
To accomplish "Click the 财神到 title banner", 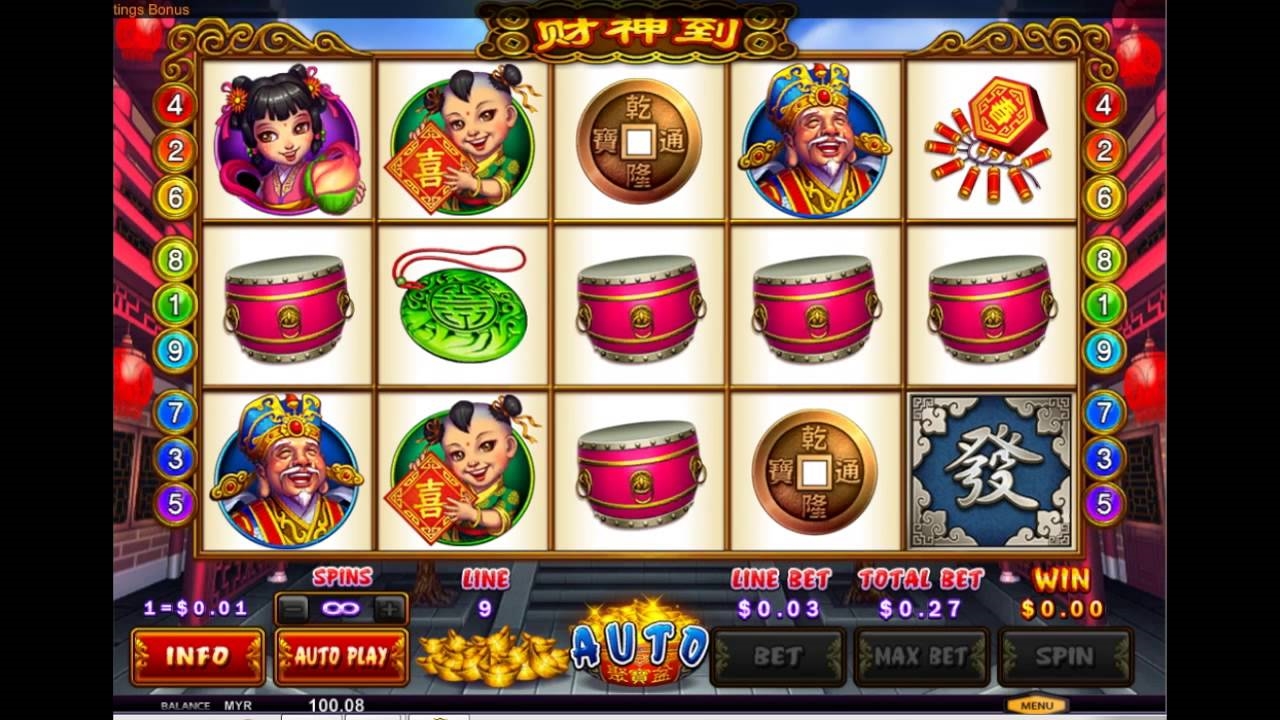I will 640,31.
